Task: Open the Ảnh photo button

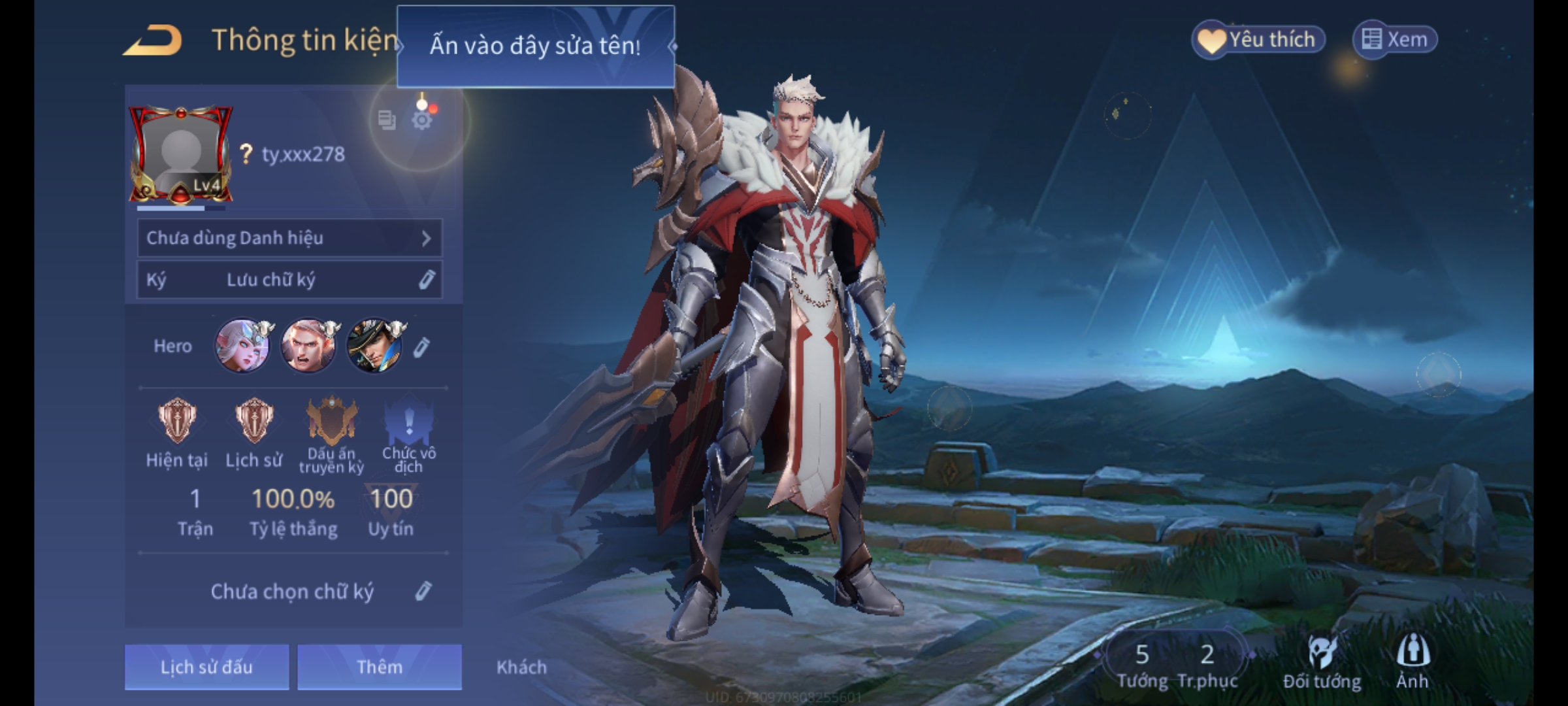Action: click(x=1413, y=660)
